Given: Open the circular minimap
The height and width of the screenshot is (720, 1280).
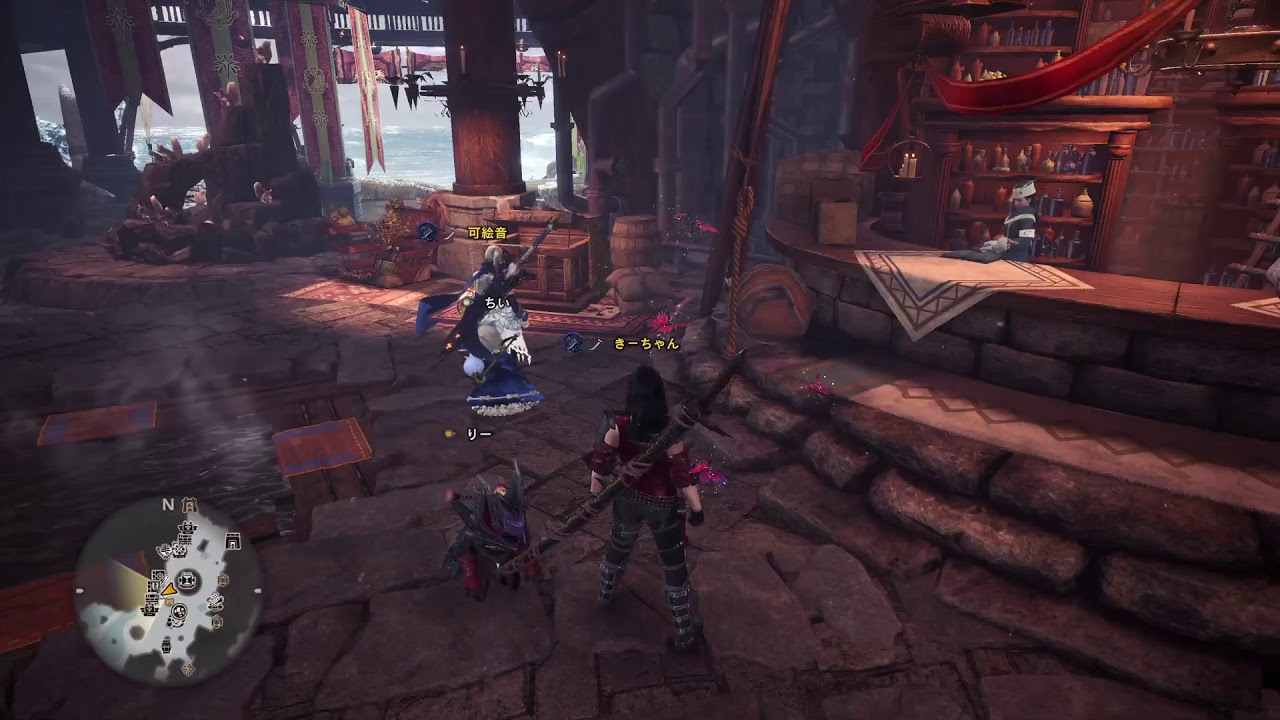Looking at the screenshot, I should click(x=170, y=591).
